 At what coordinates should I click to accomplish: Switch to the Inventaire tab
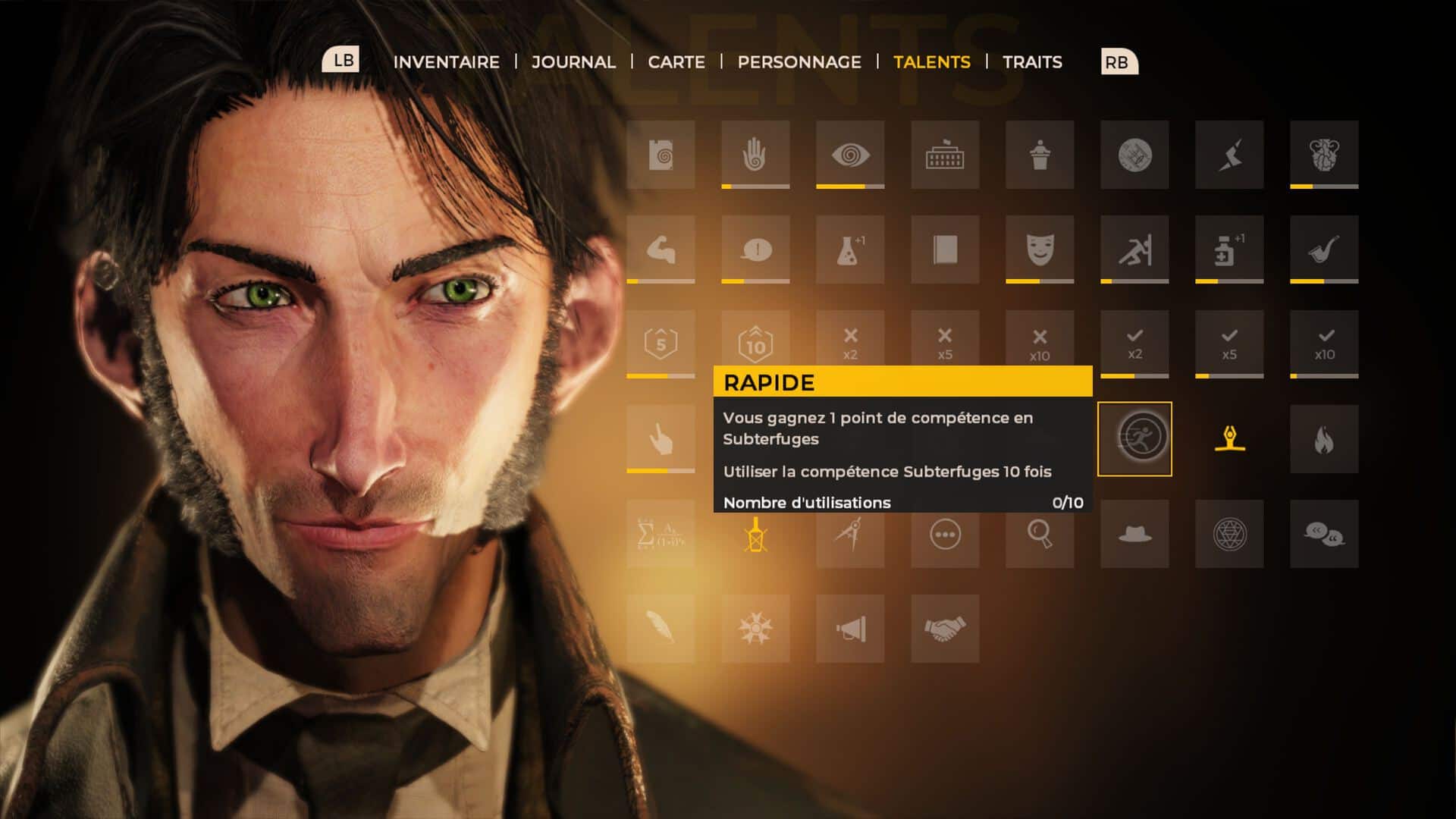click(446, 62)
